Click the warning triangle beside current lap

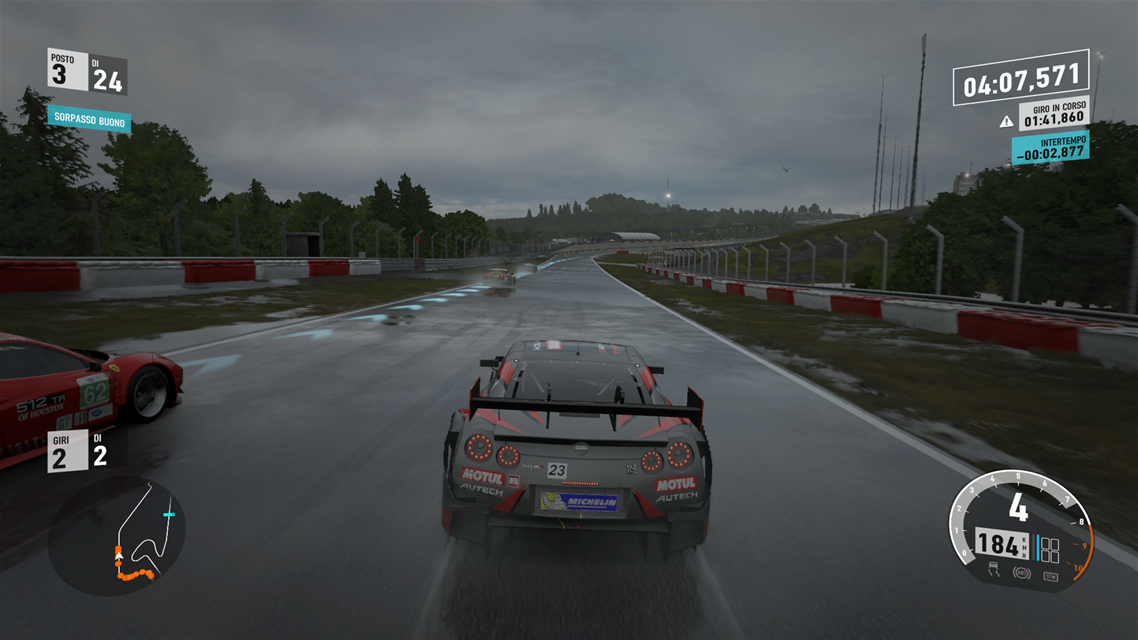tap(1006, 121)
